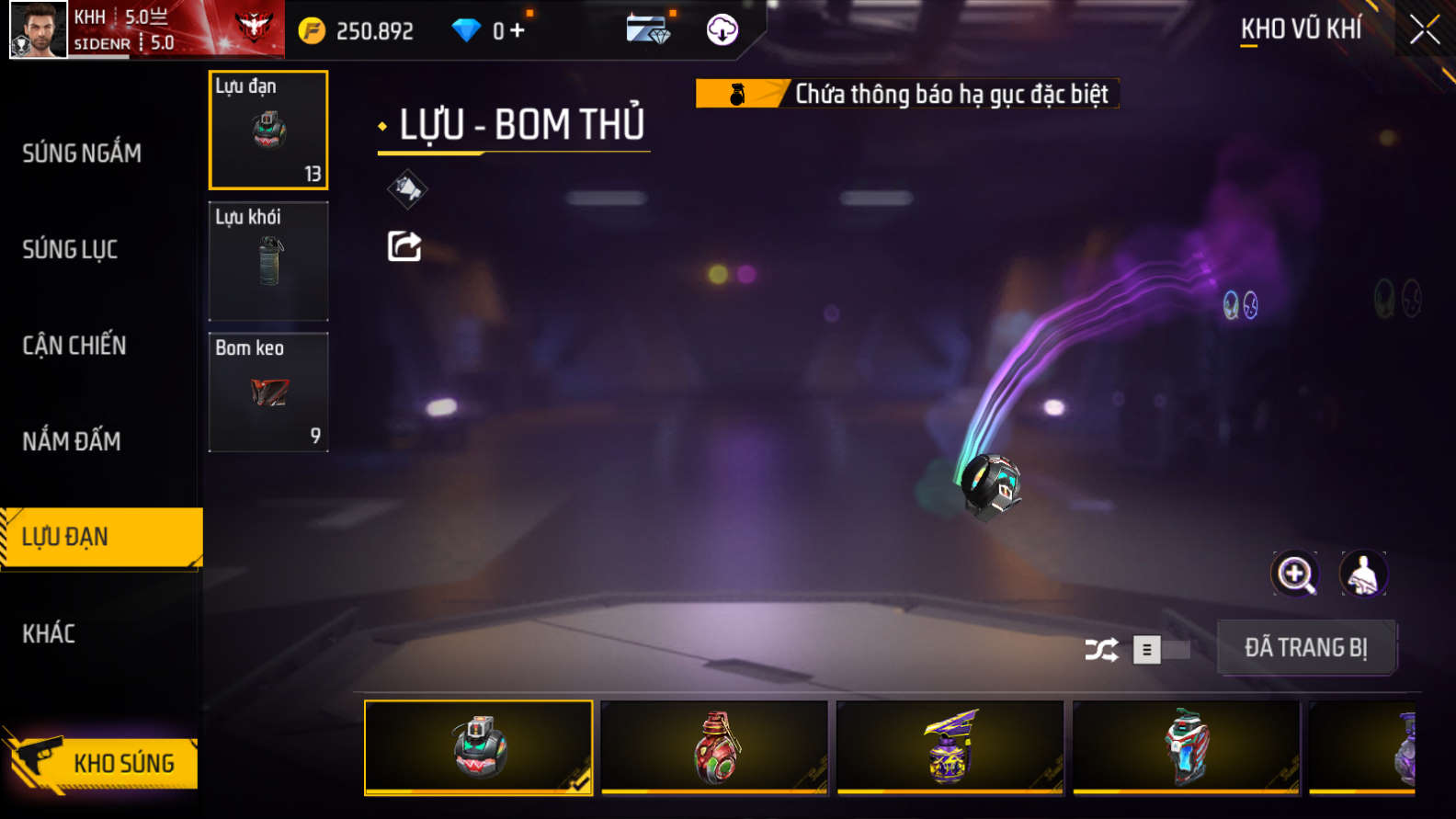
Task: Choose the purple and yellow grenade skin
Action: coord(950,747)
